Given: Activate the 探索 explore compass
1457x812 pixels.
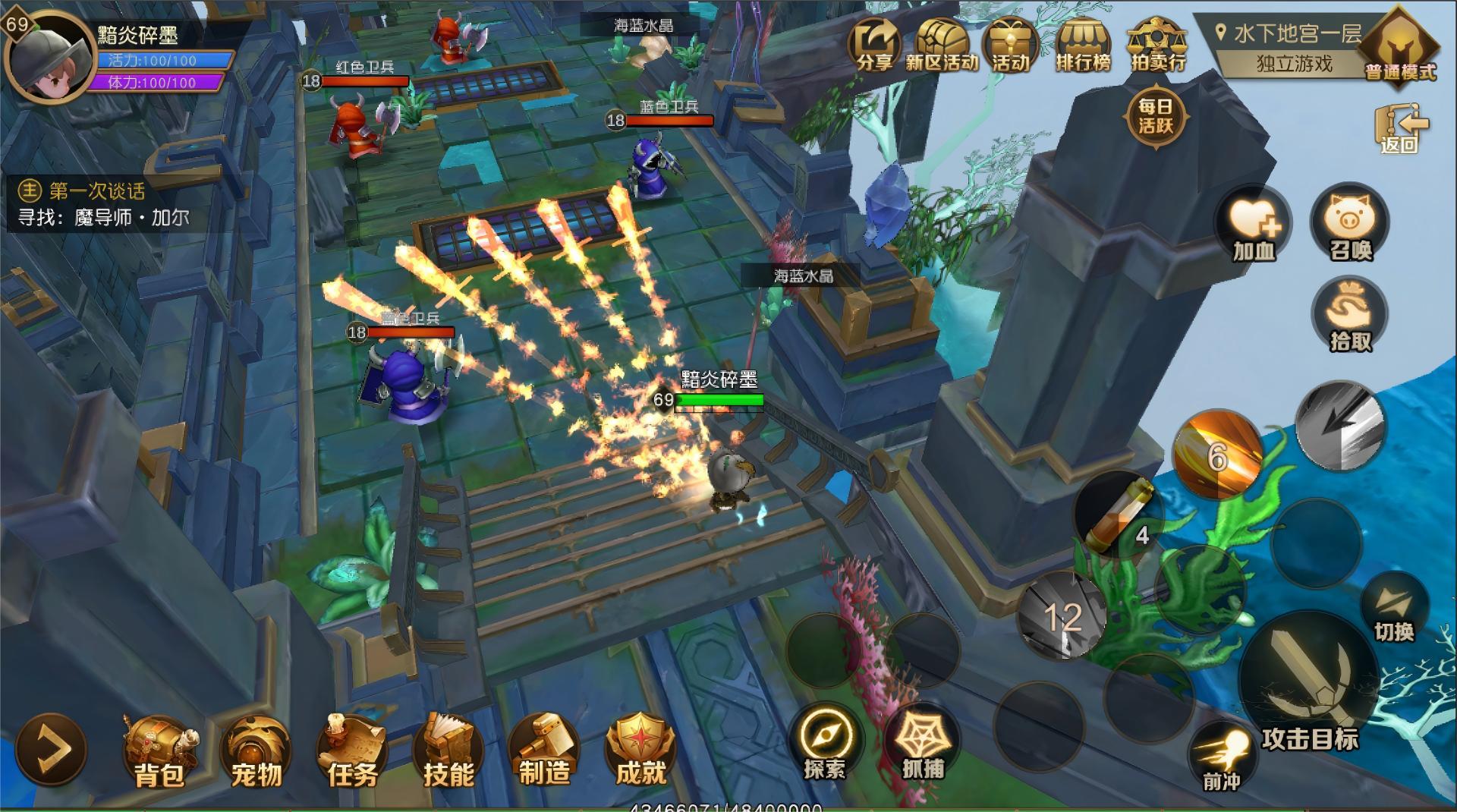Looking at the screenshot, I should coord(824,743).
